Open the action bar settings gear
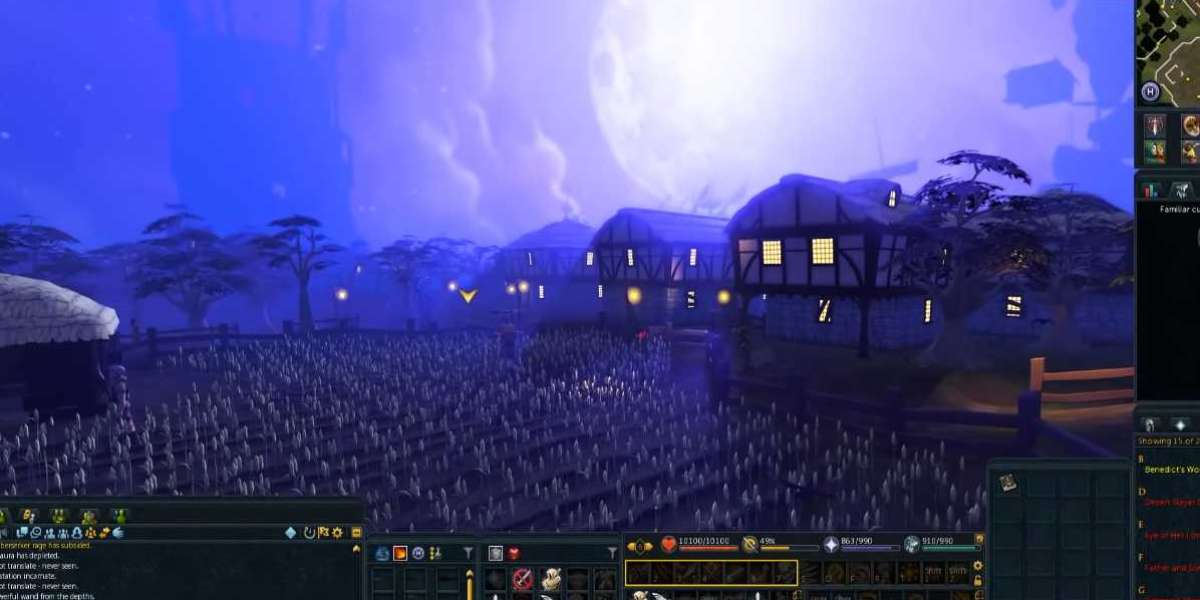 coord(977,566)
